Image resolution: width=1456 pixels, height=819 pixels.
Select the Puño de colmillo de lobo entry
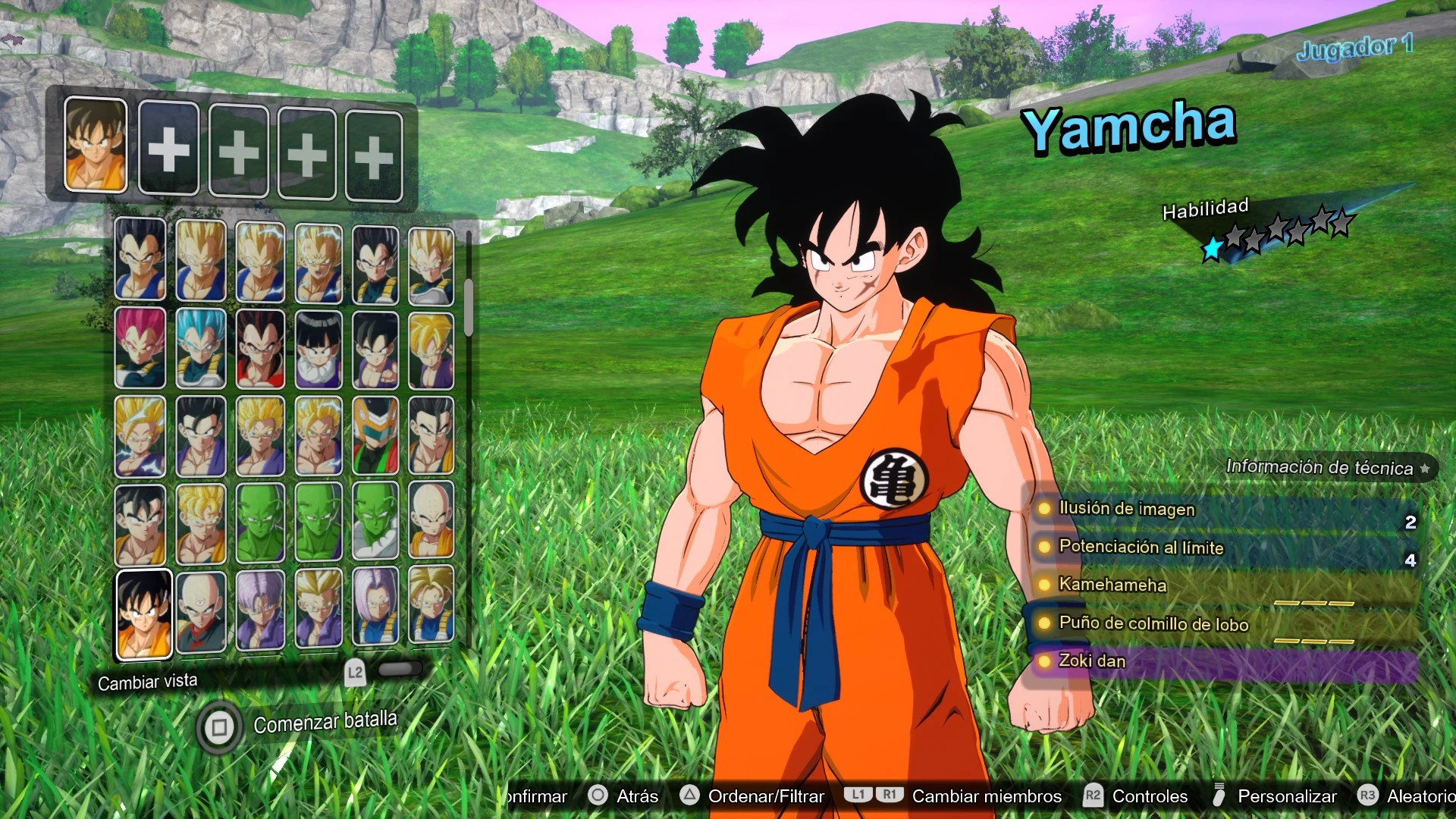pyautogui.click(x=1153, y=624)
